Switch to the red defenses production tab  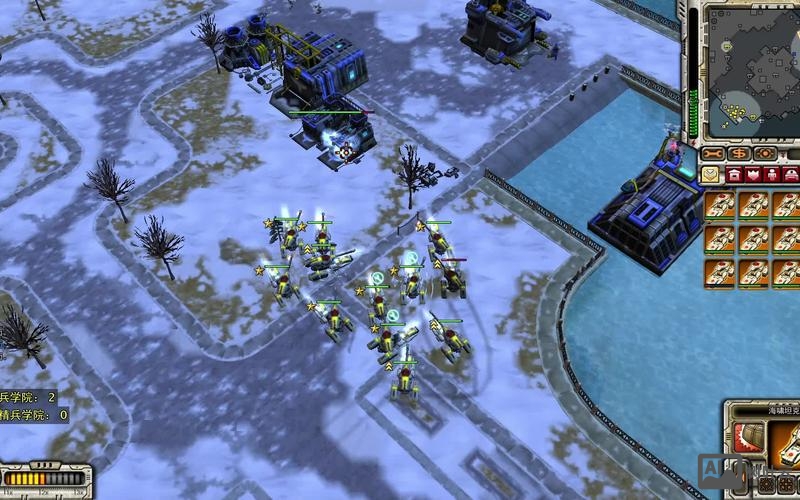click(755, 174)
